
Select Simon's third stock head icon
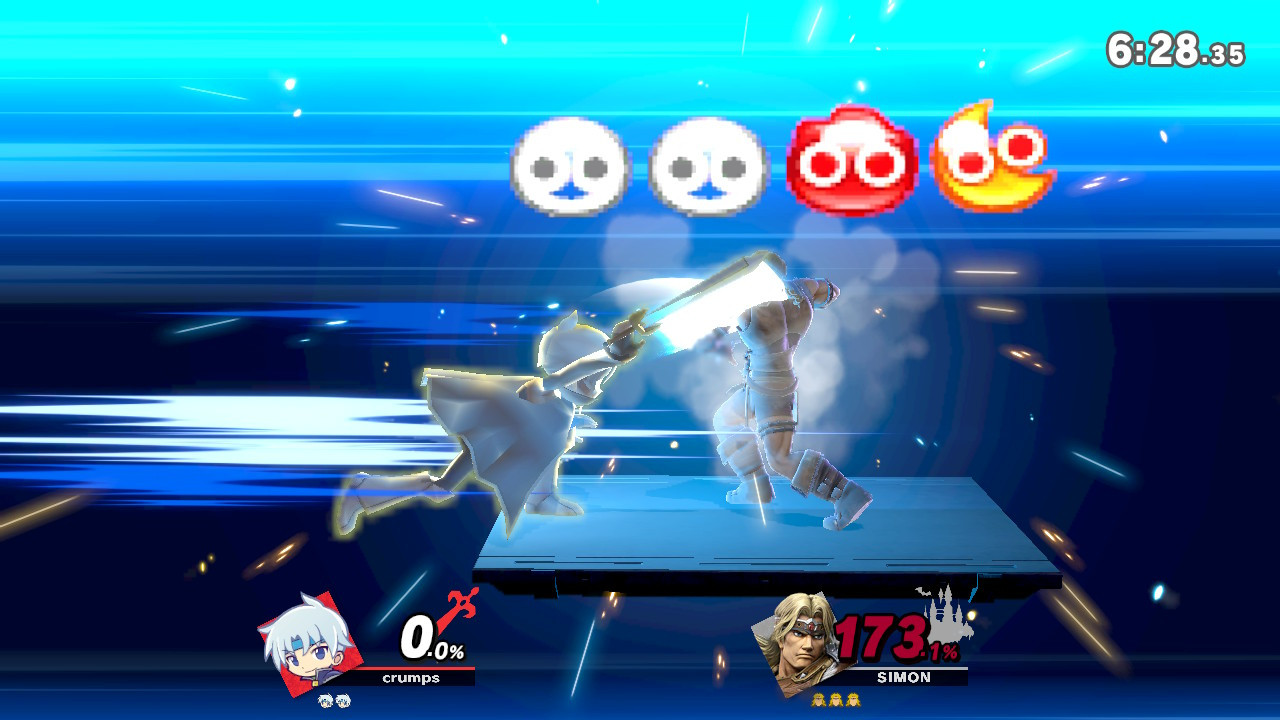852,700
